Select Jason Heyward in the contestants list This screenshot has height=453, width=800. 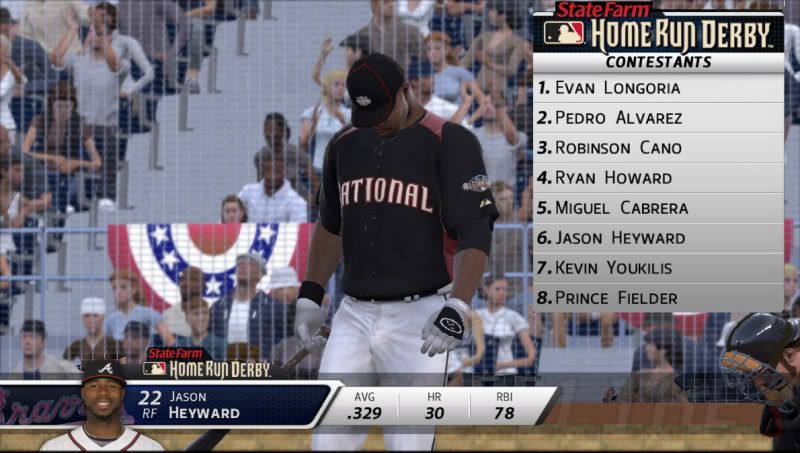click(656, 238)
